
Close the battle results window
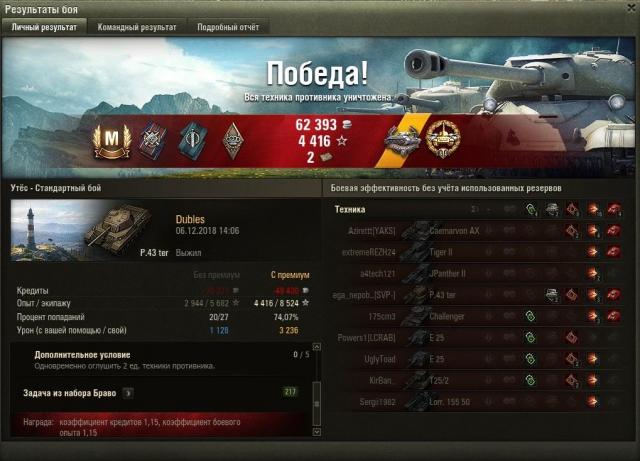[630, 9]
